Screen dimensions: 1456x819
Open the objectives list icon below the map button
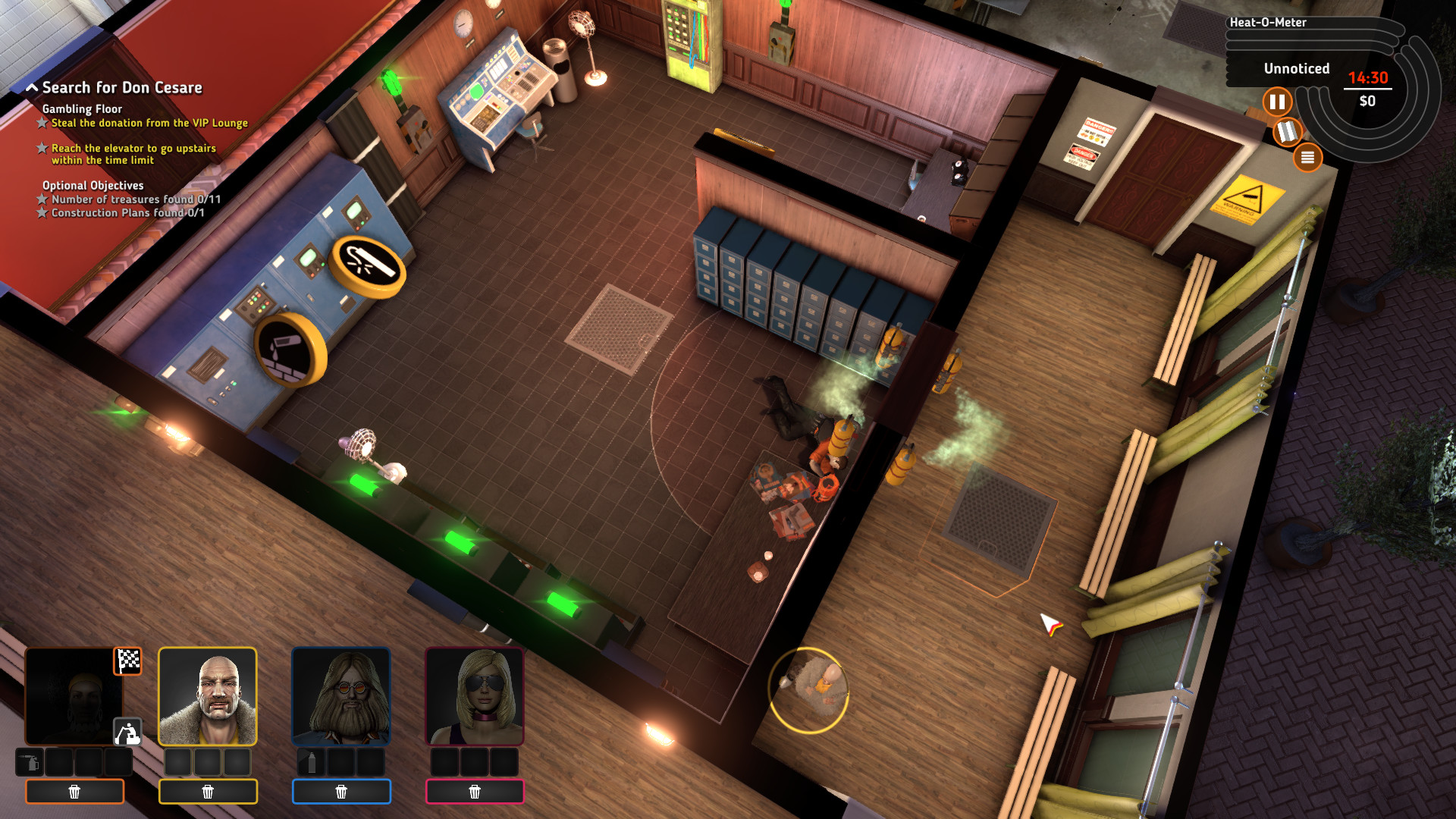[x=1309, y=157]
